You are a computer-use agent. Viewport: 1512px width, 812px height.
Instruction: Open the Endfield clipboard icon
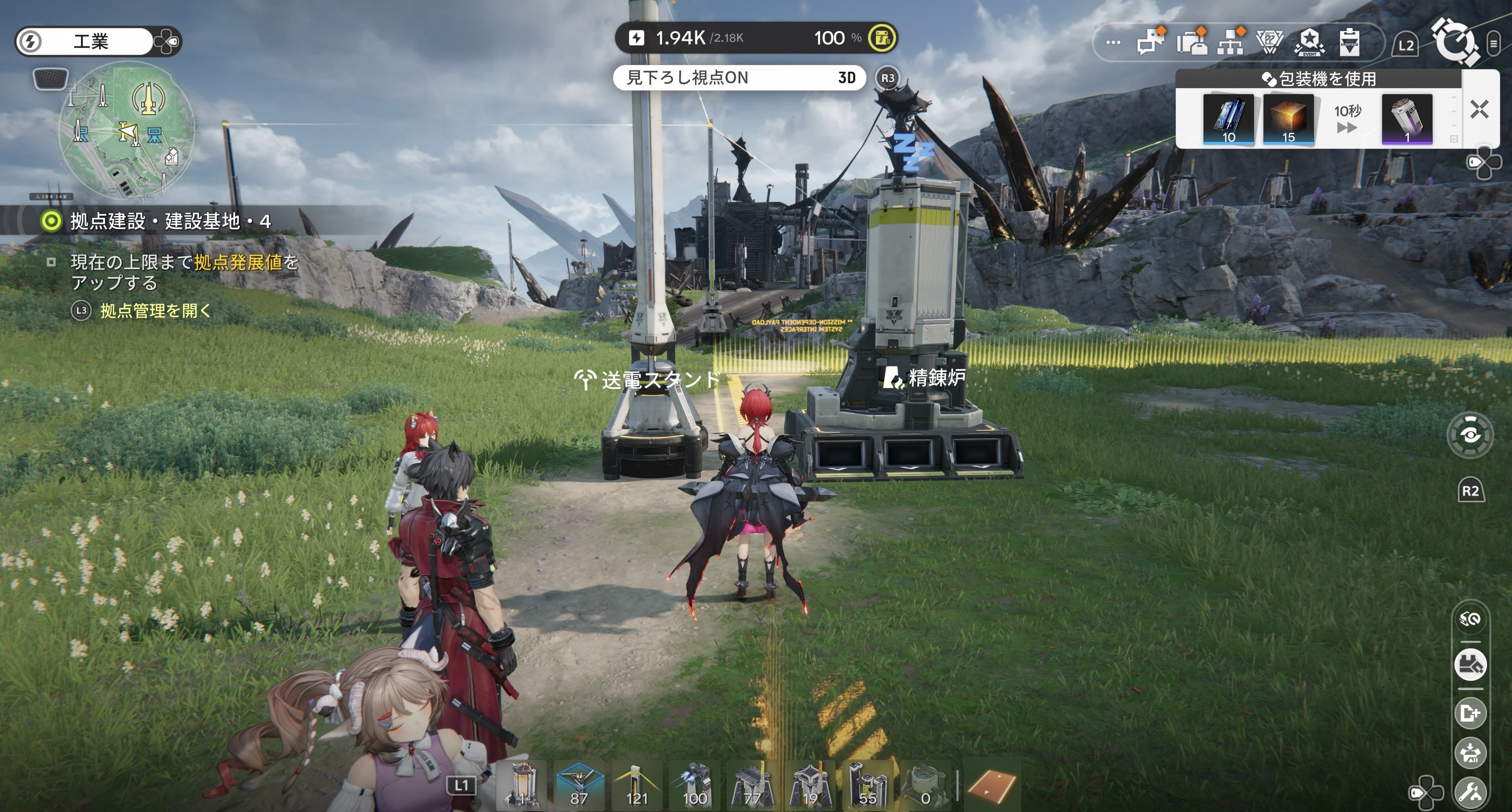[x=1350, y=42]
